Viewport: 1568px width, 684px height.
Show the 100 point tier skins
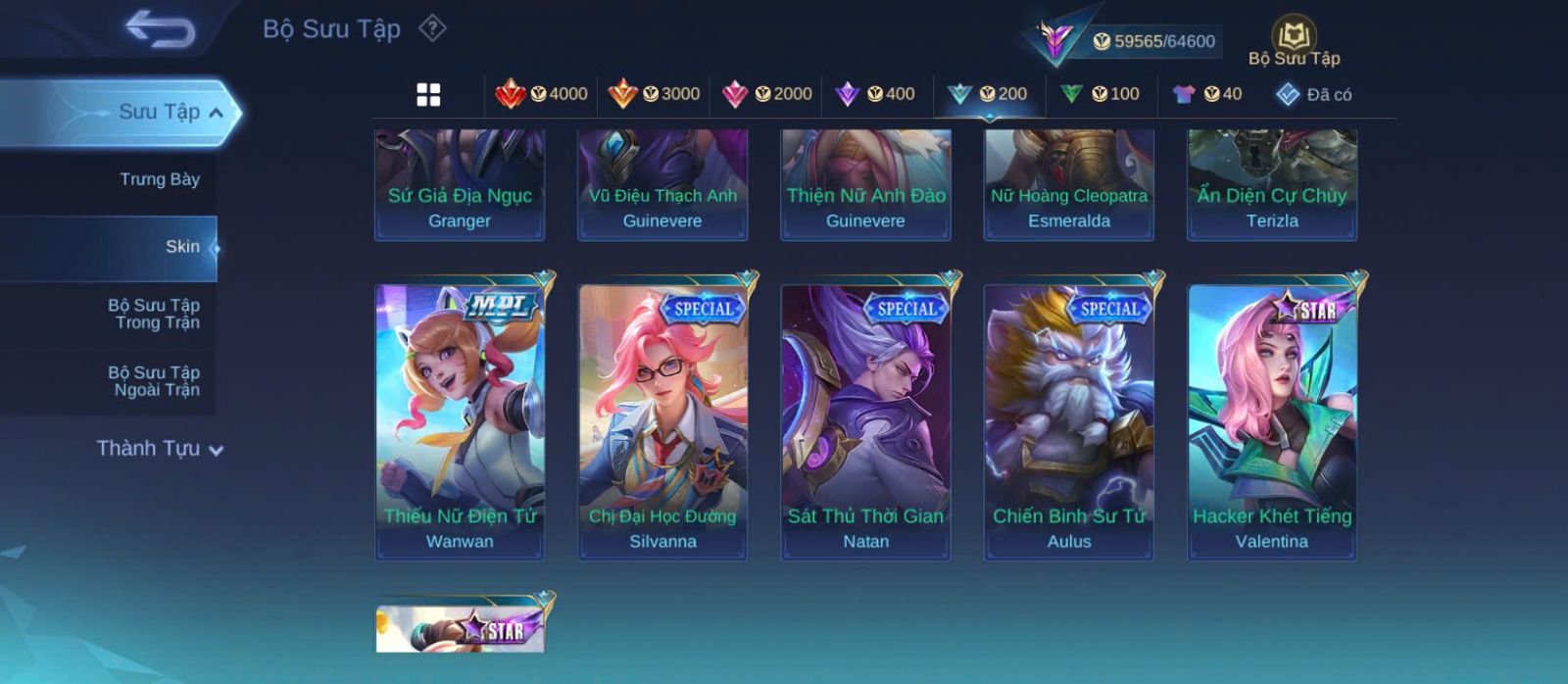1100,94
